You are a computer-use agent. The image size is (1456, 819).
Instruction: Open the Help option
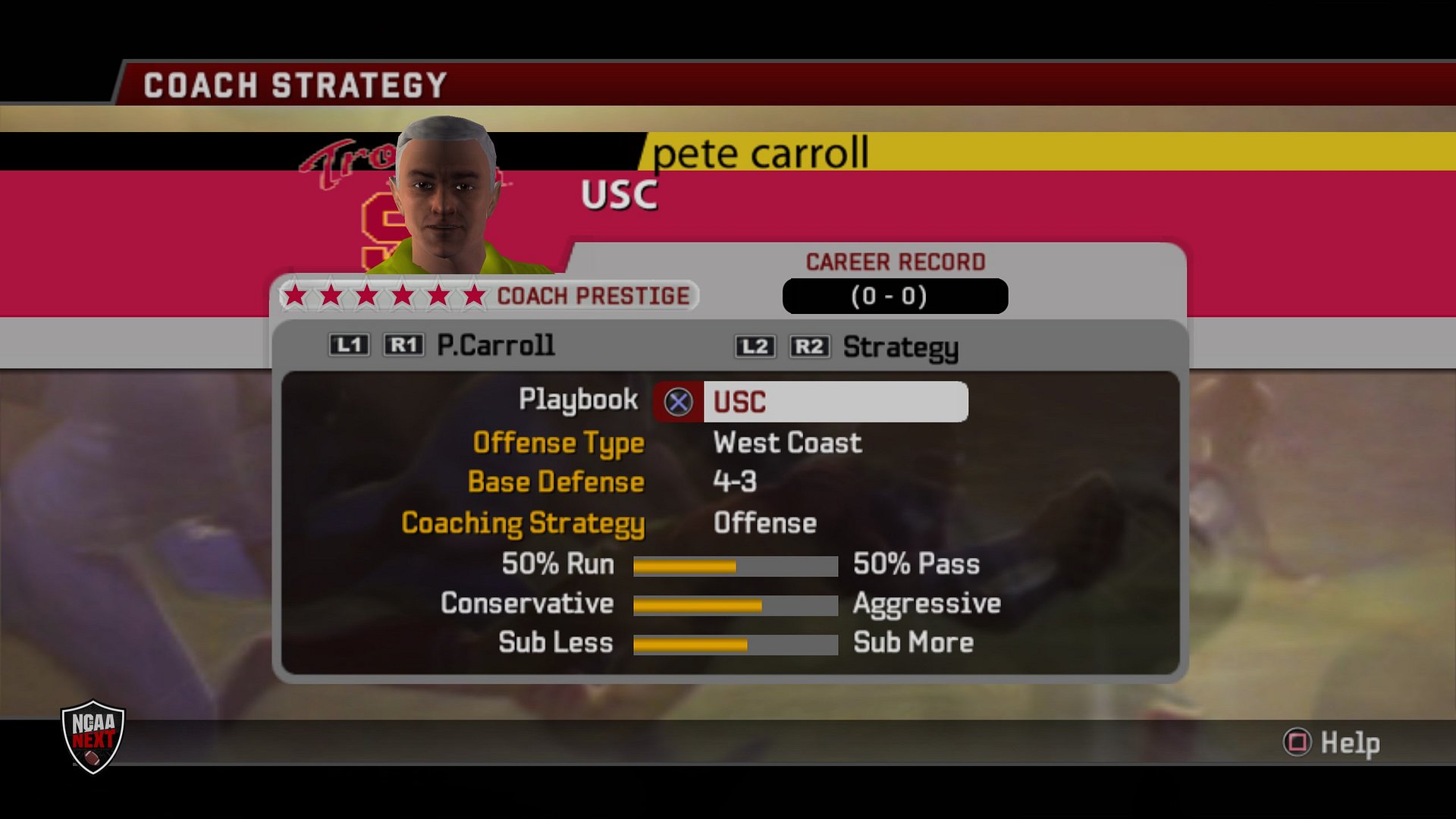coord(1332,742)
